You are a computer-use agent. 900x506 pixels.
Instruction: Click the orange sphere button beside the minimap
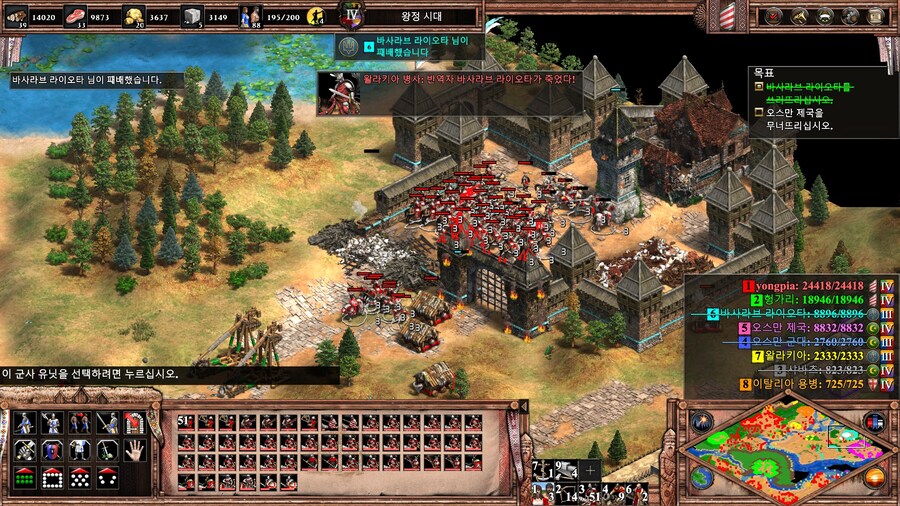click(875, 477)
